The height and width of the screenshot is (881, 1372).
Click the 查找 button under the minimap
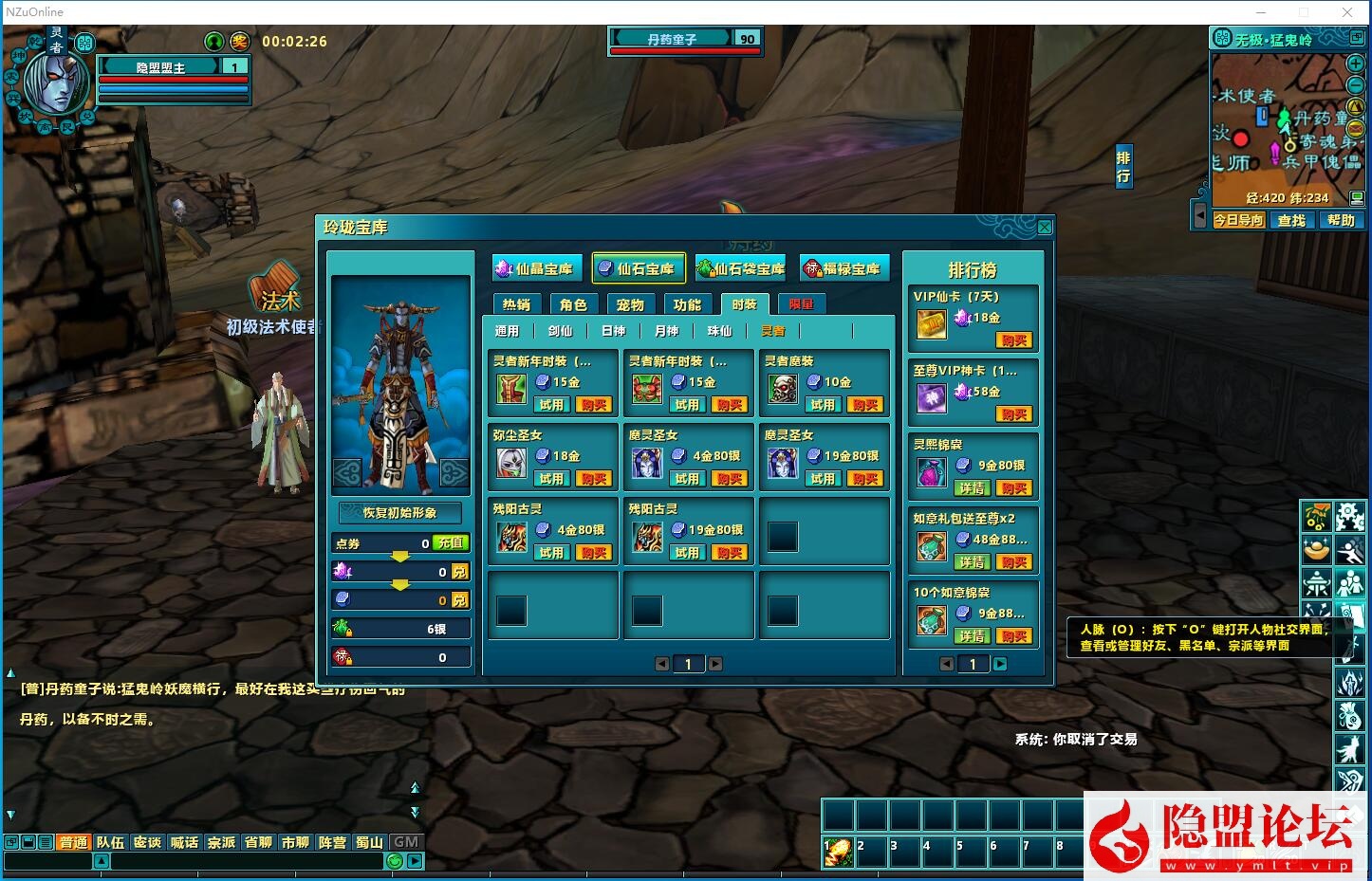coord(1291,220)
